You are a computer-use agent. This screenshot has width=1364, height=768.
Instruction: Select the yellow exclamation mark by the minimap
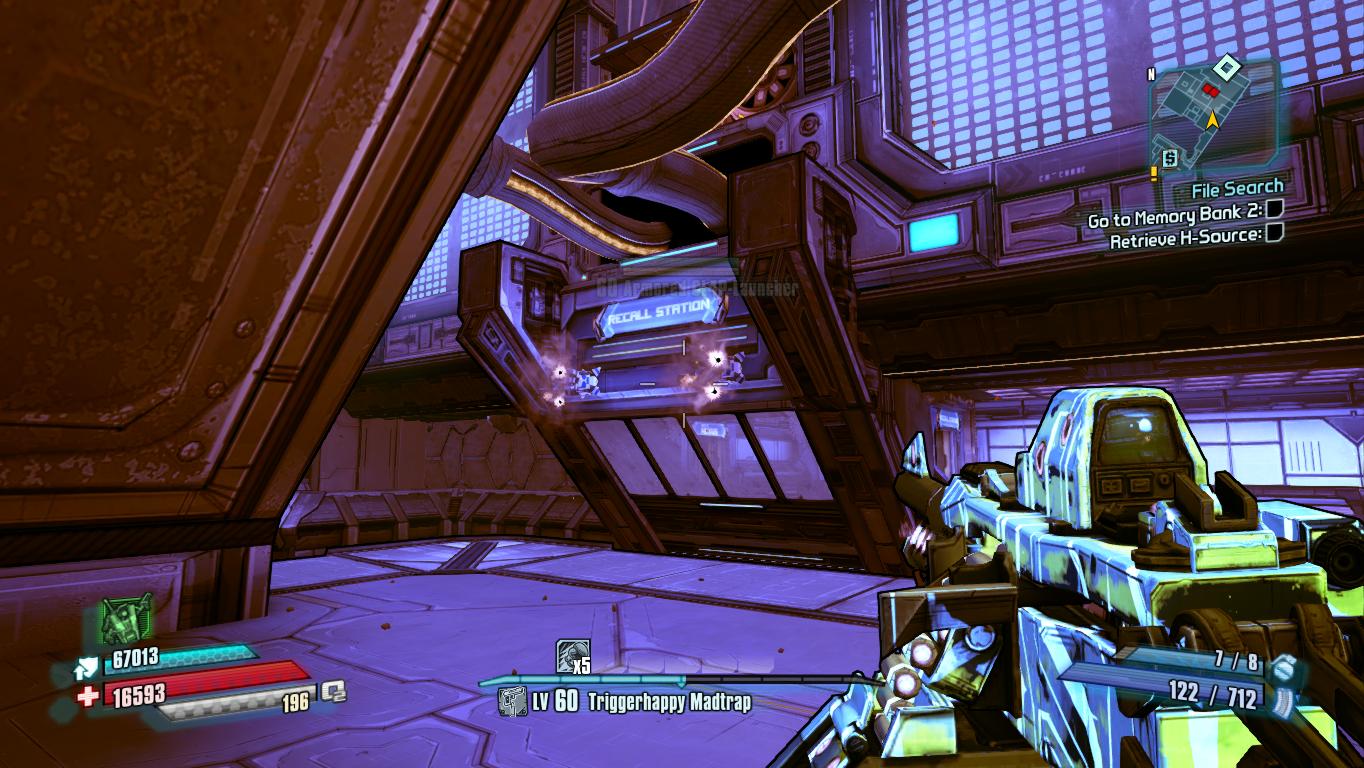(1153, 172)
